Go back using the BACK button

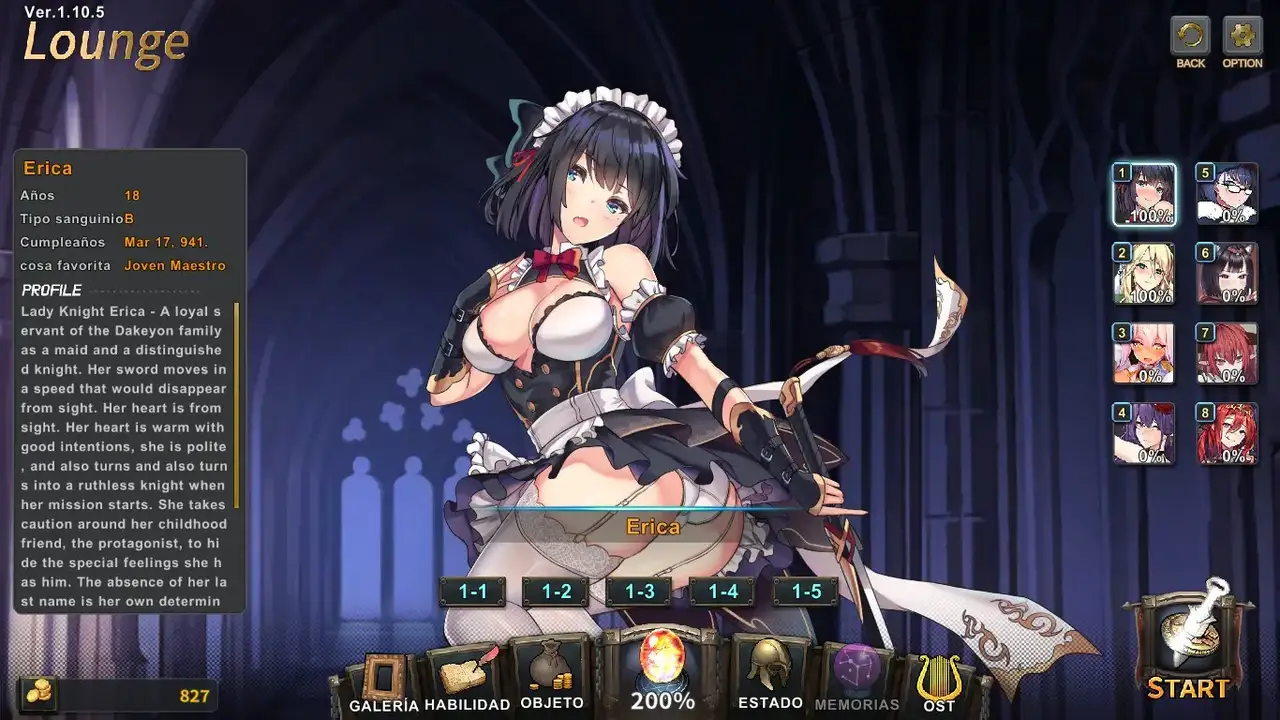(1190, 40)
